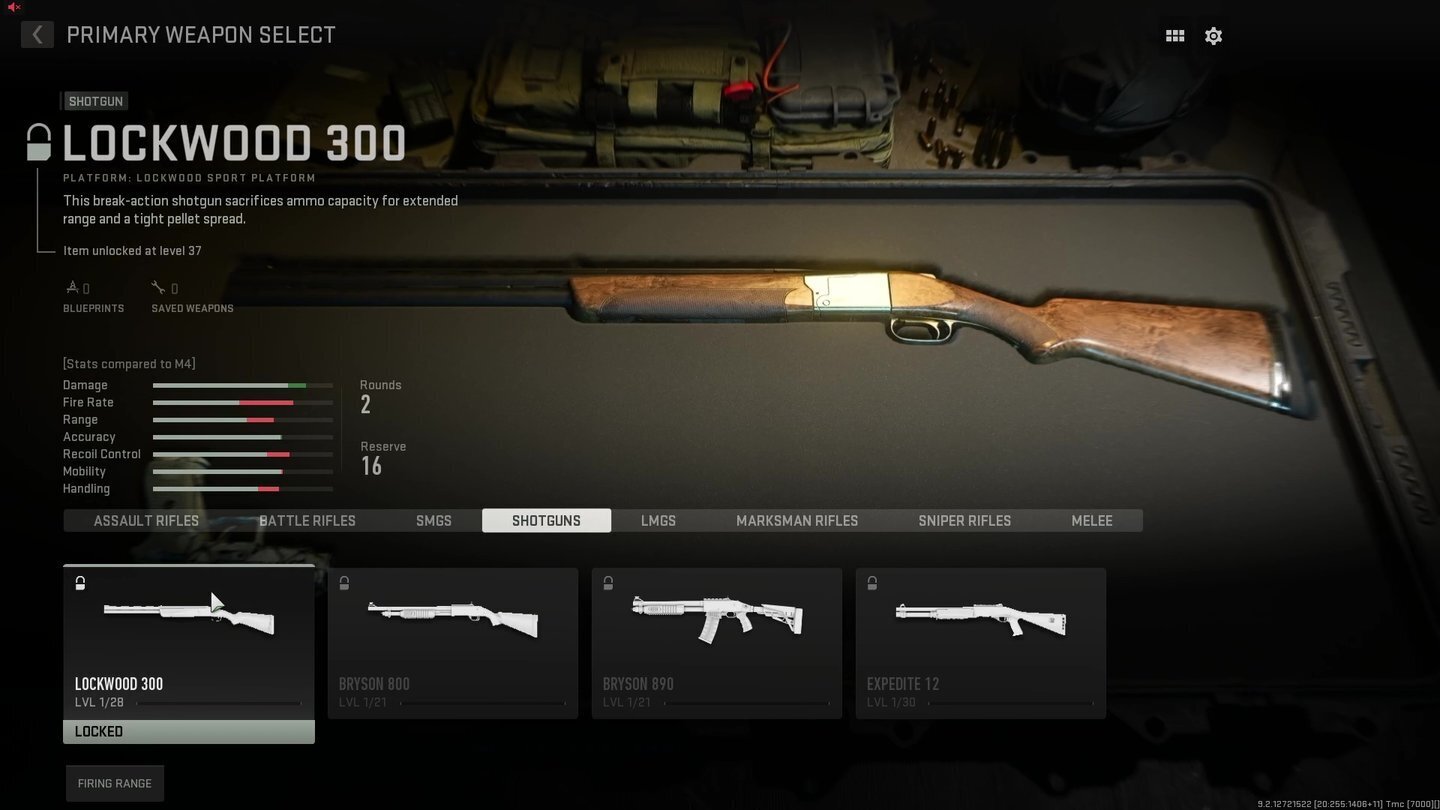Switch to the Battle Rifles tab
This screenshot has height=810, width=1440.
pyautogui.click(x=307, y=520)
